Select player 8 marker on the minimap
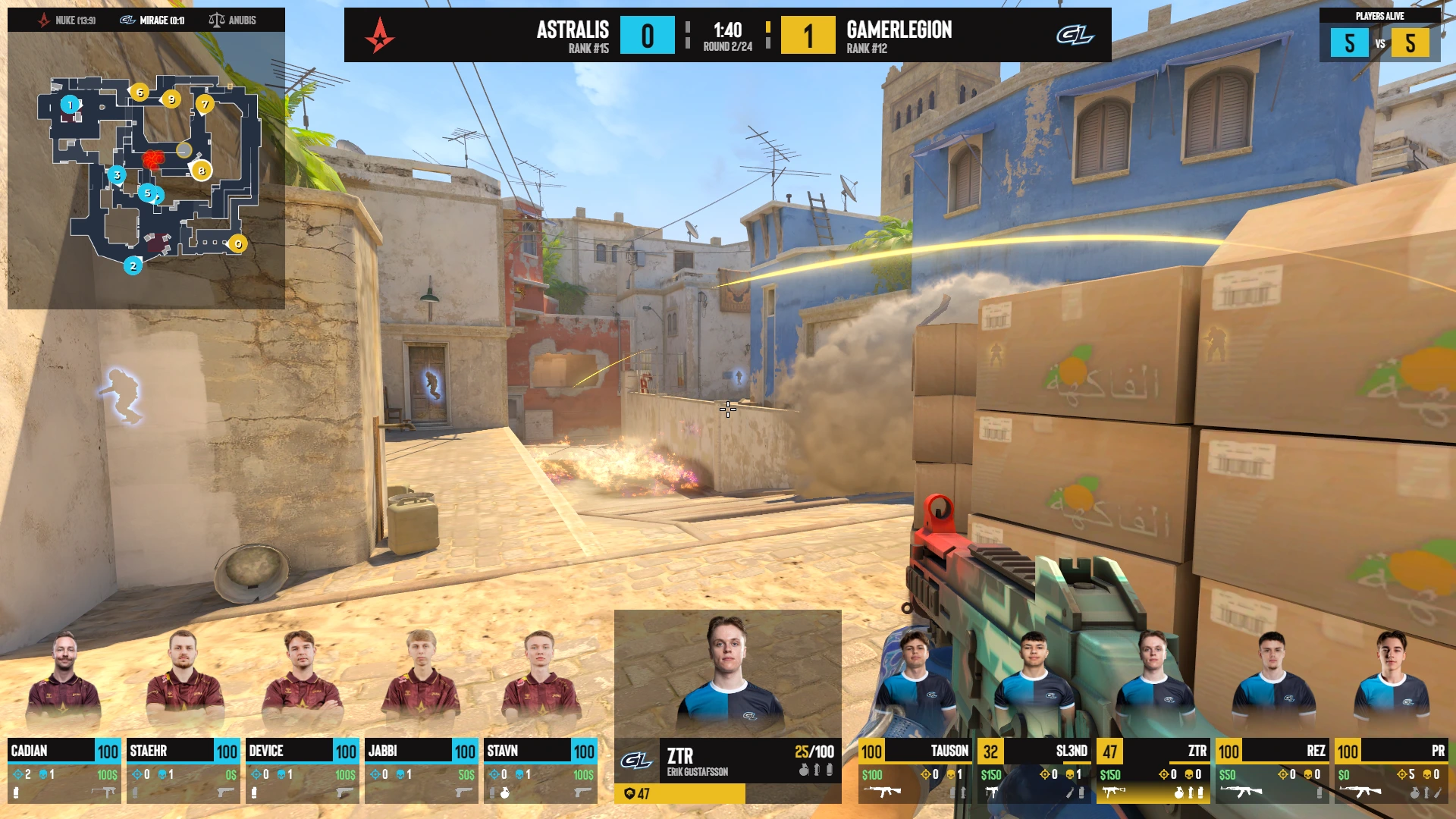This screenshot has width=1456, height=819. [202, 171]
